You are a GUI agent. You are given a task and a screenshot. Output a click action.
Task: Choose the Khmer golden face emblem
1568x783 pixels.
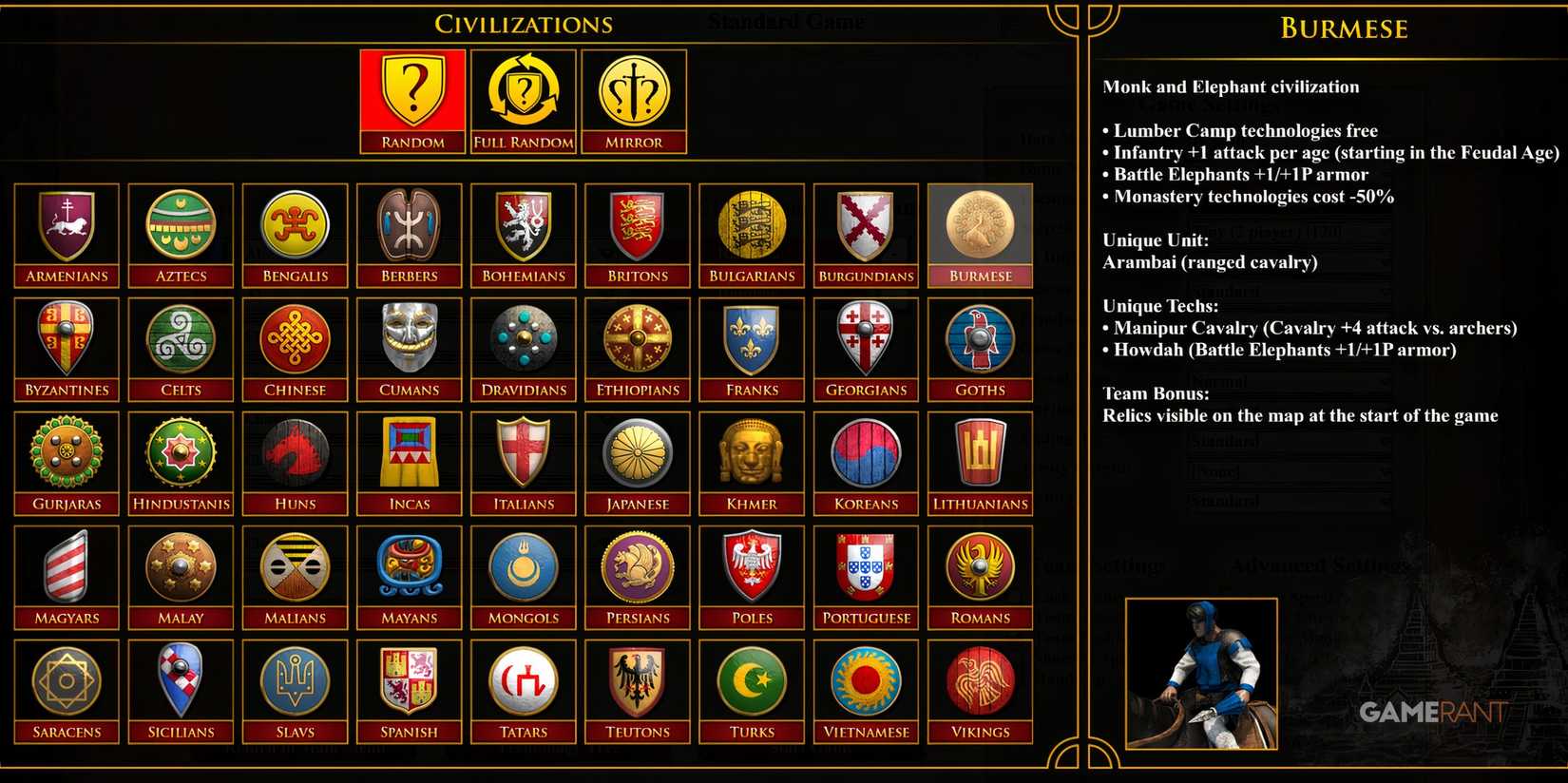752,454
